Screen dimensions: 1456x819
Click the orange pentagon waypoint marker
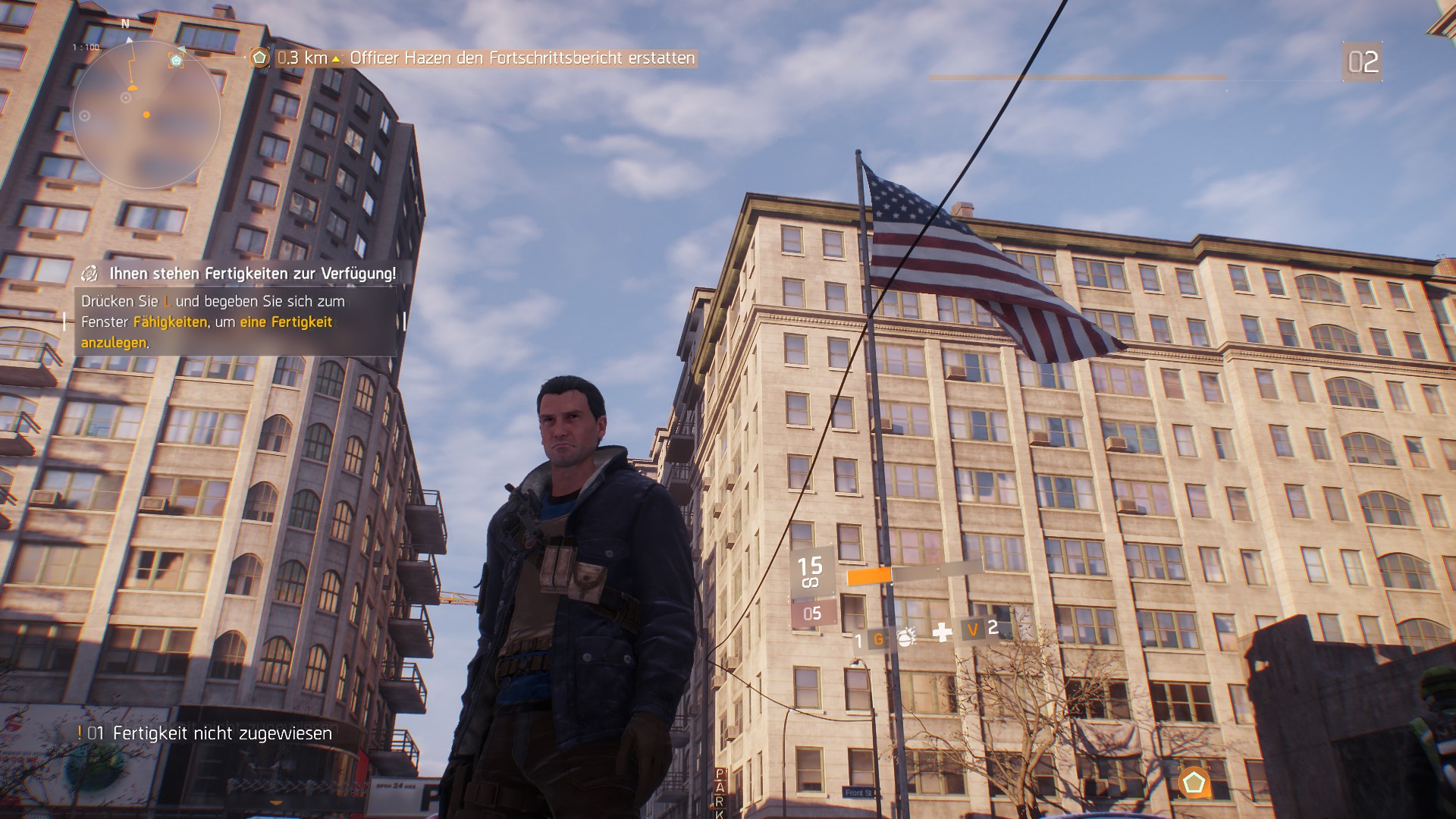coord(1194,783)
